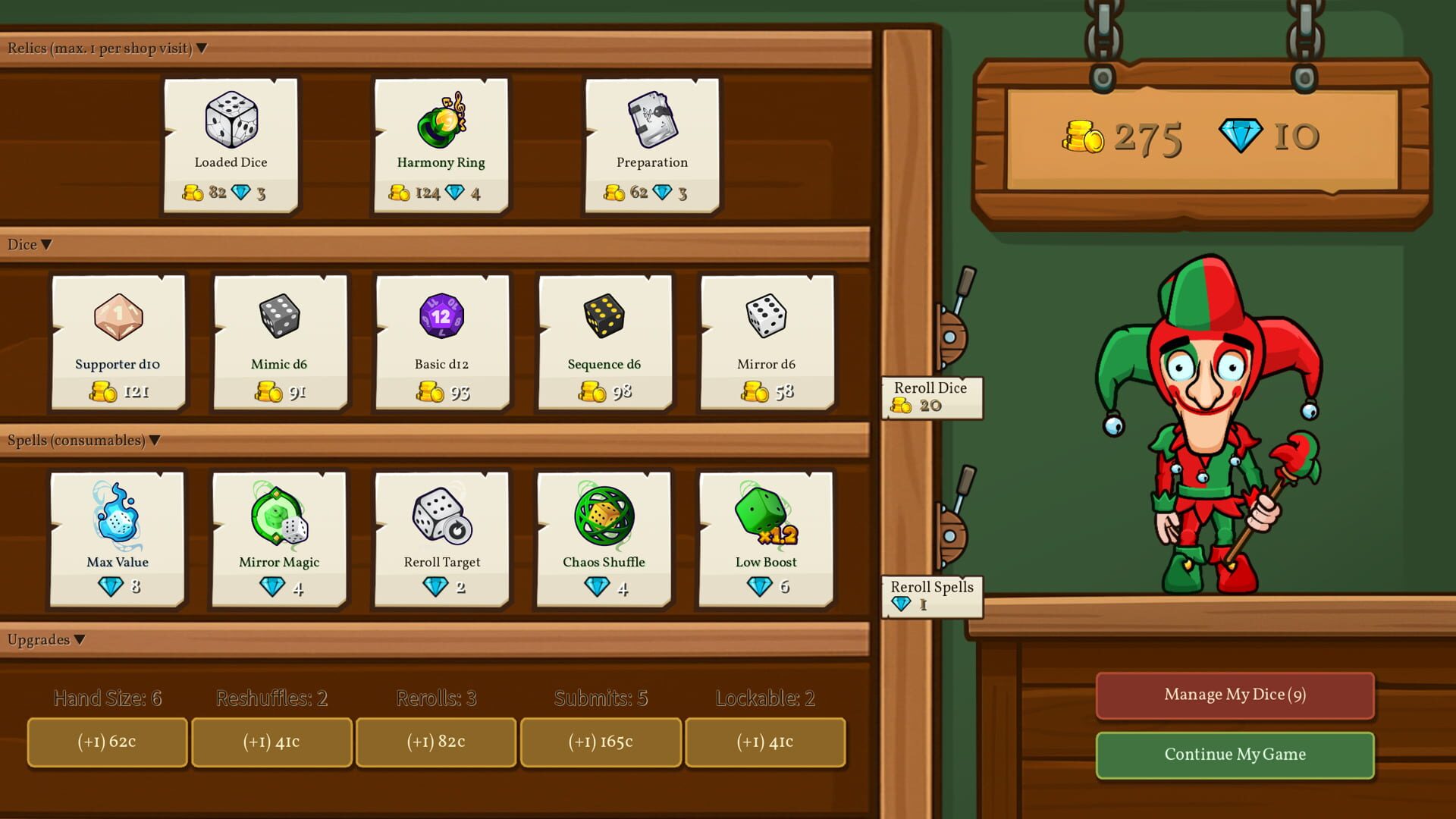
Task: Select the Max Value spell
Action: [117, 538]
